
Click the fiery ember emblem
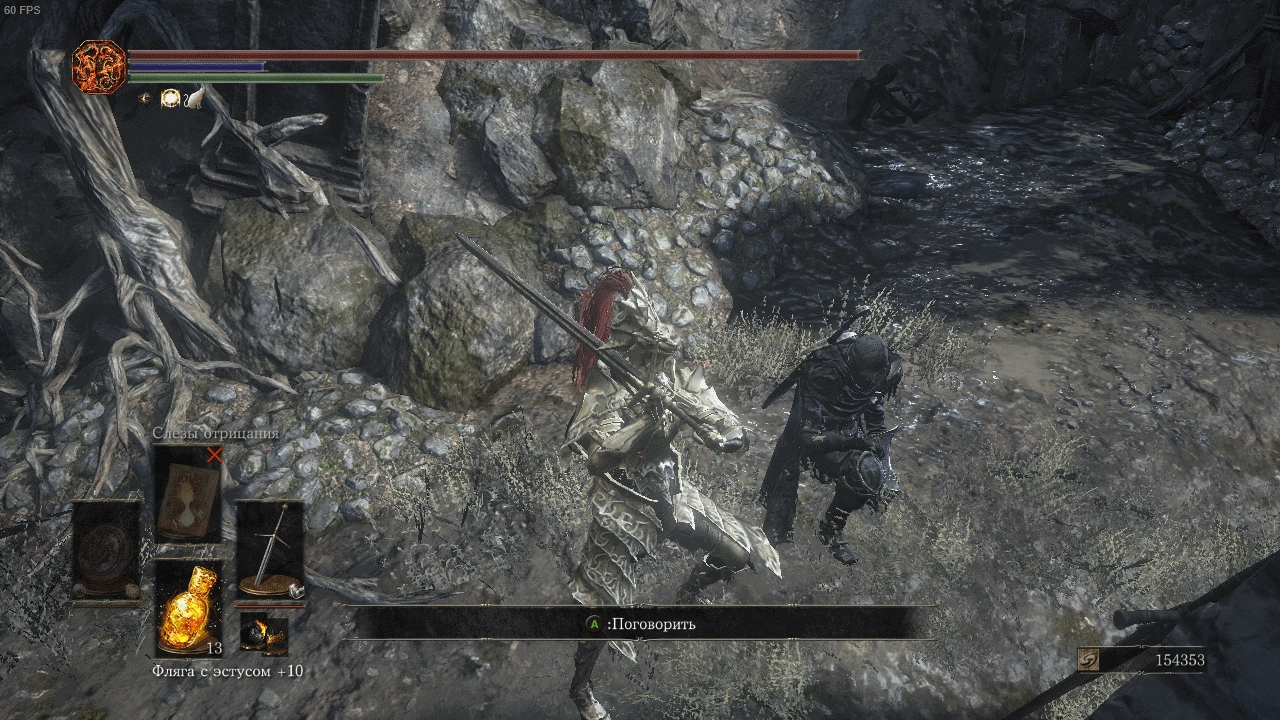point(99,67)
